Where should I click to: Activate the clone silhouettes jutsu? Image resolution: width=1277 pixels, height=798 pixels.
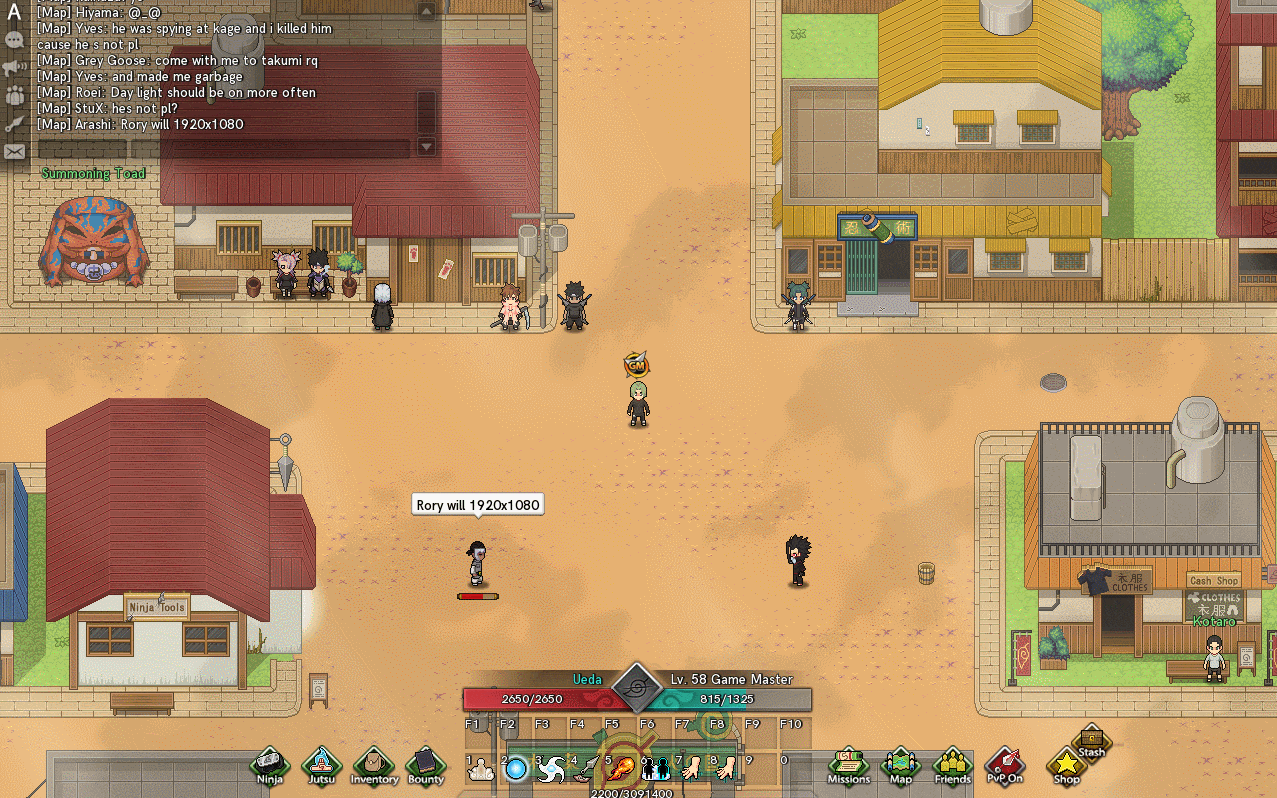tap(656, 768)
